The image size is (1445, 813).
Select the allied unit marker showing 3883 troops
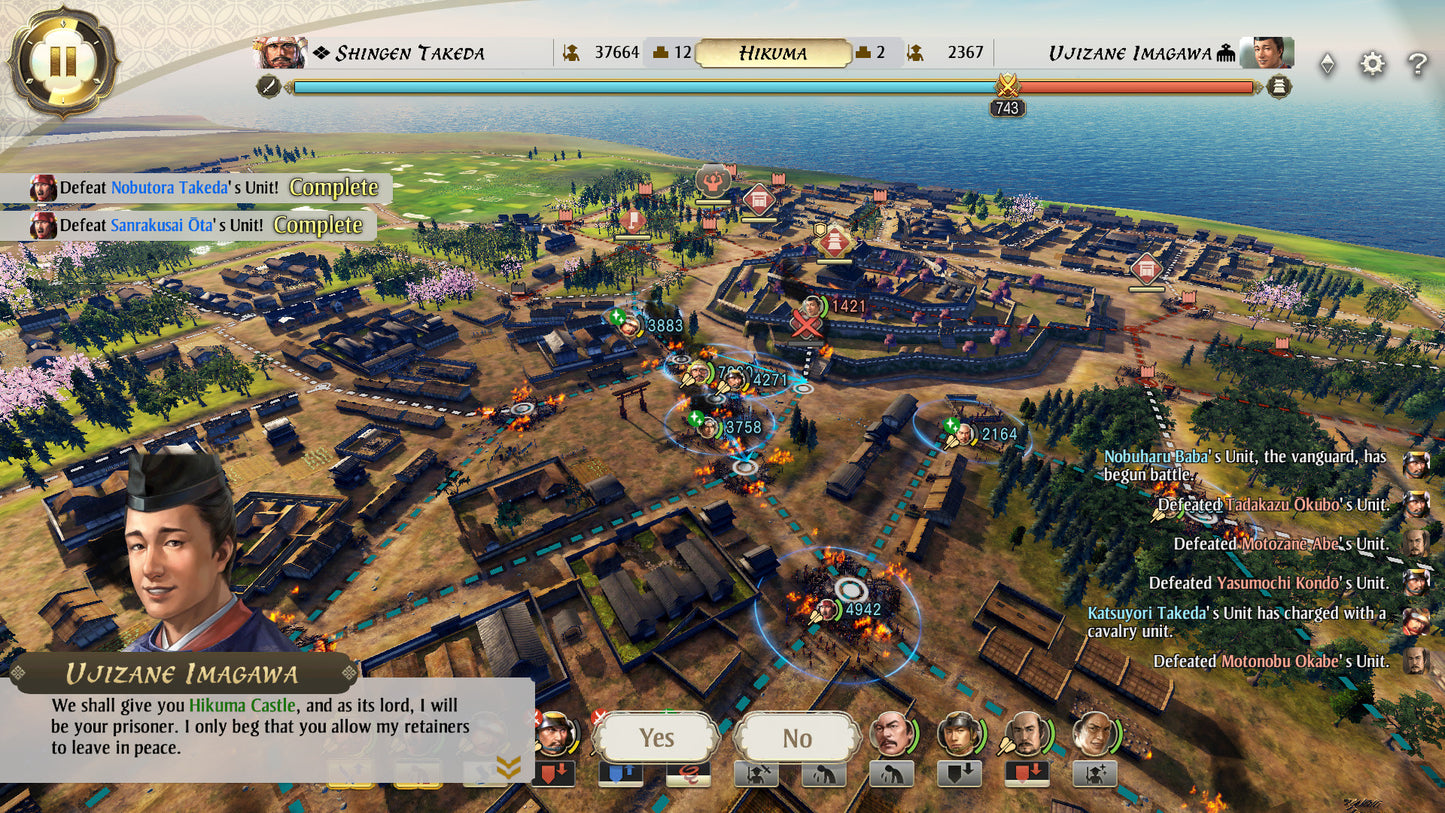coord(630,325)
